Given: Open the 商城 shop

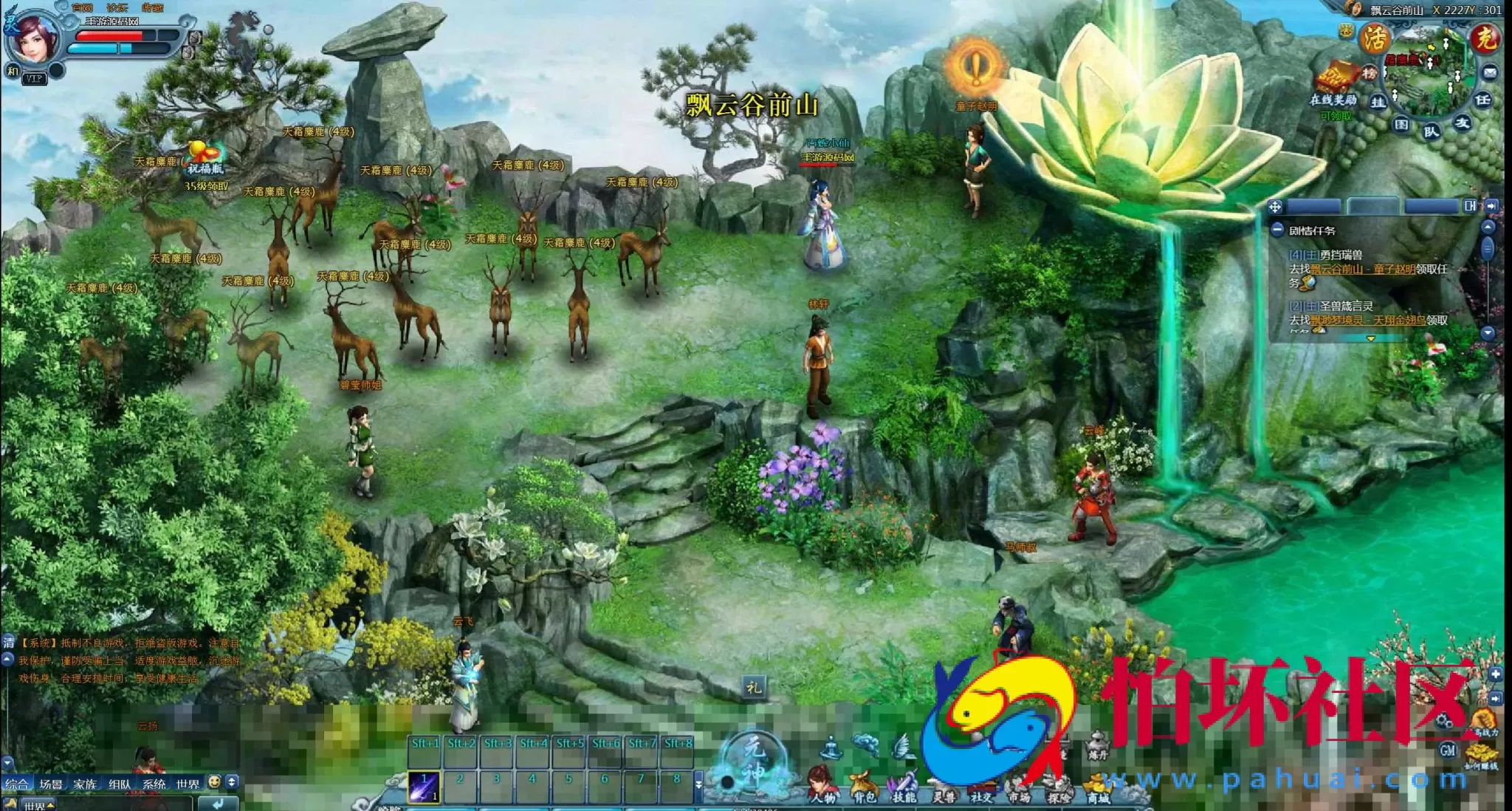Looking at the screenshot, I should point(1098,787).
